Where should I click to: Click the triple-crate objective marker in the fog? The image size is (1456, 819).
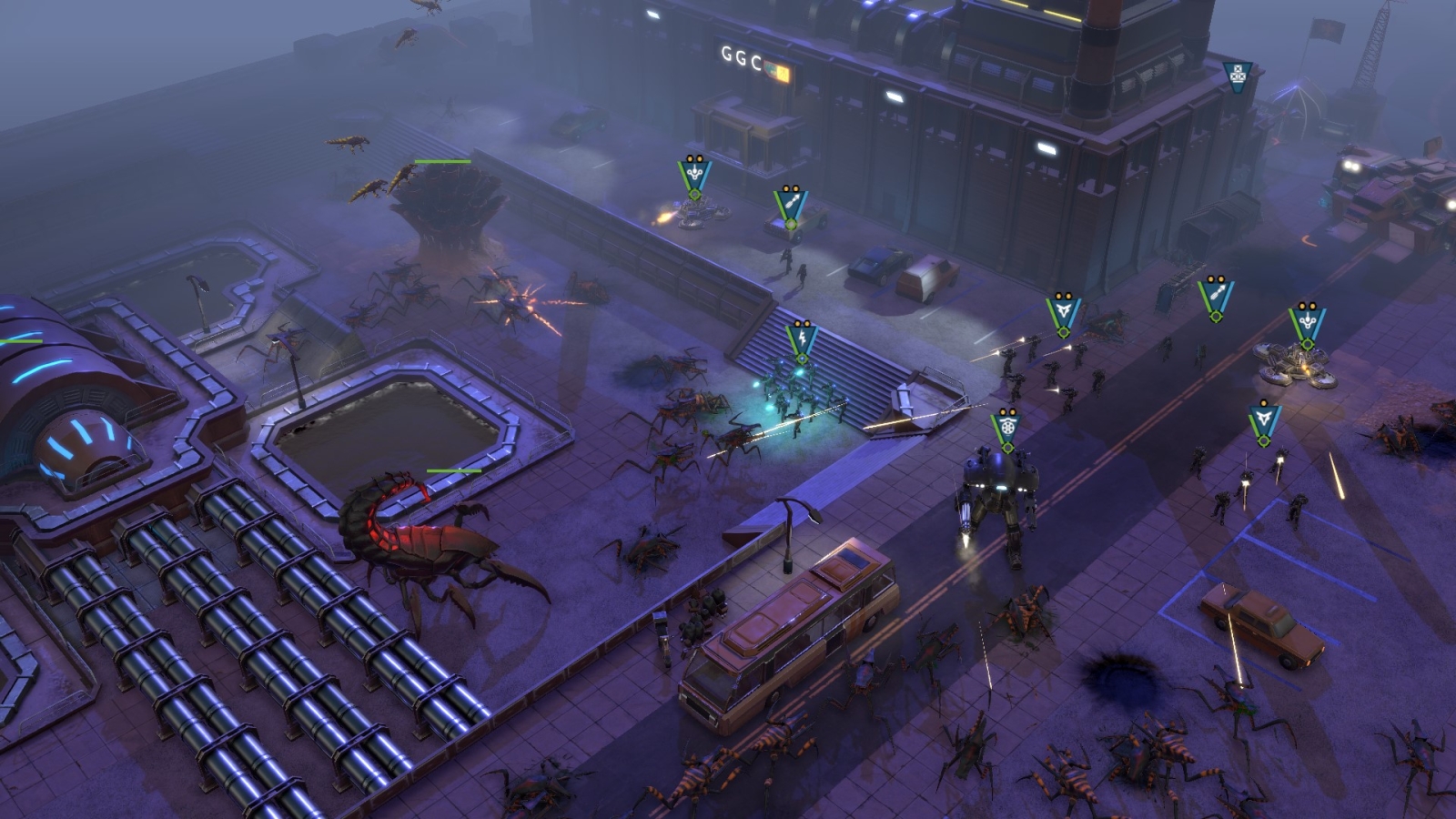point(1237,76)
